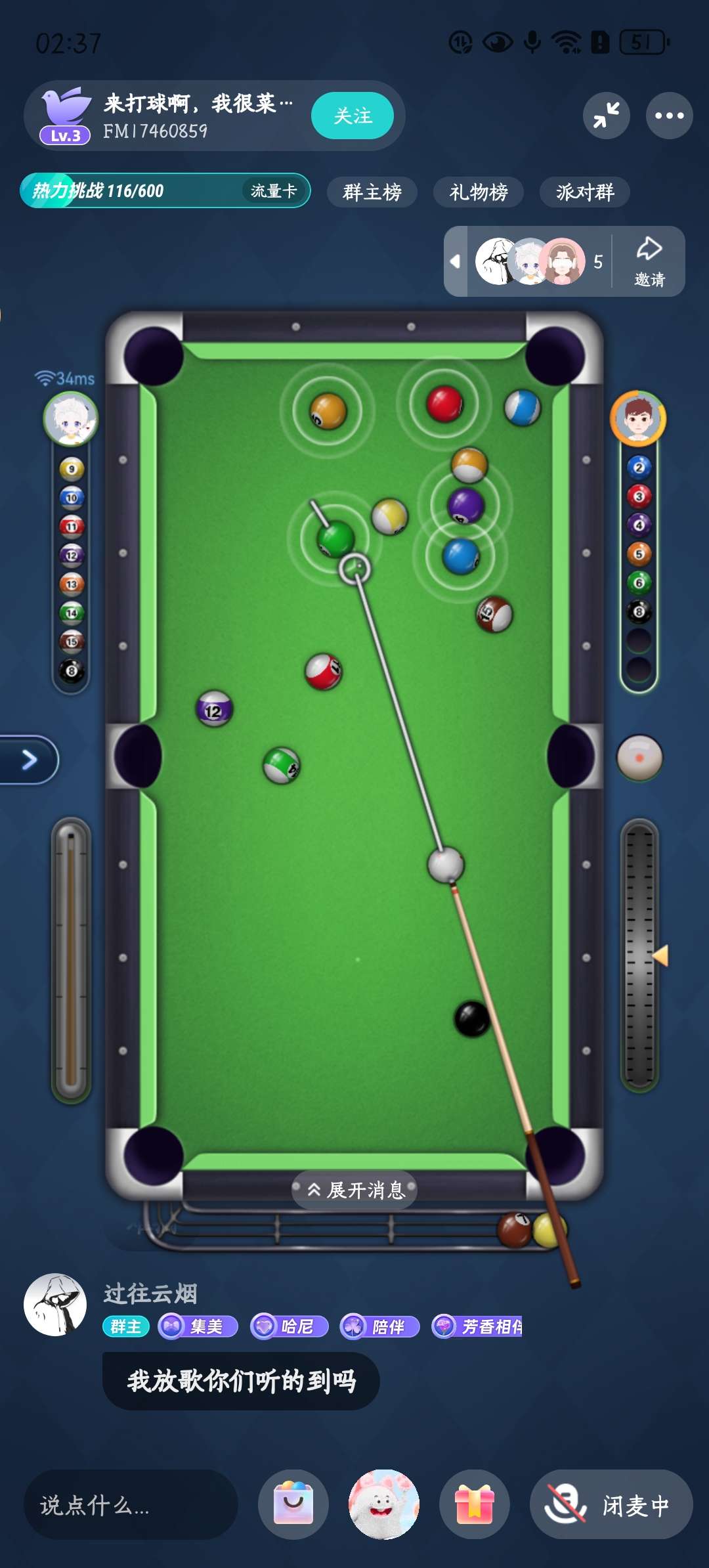Show the 群主榜 ranking
Screen dimensions: 709x1568
tap(372, 192)
